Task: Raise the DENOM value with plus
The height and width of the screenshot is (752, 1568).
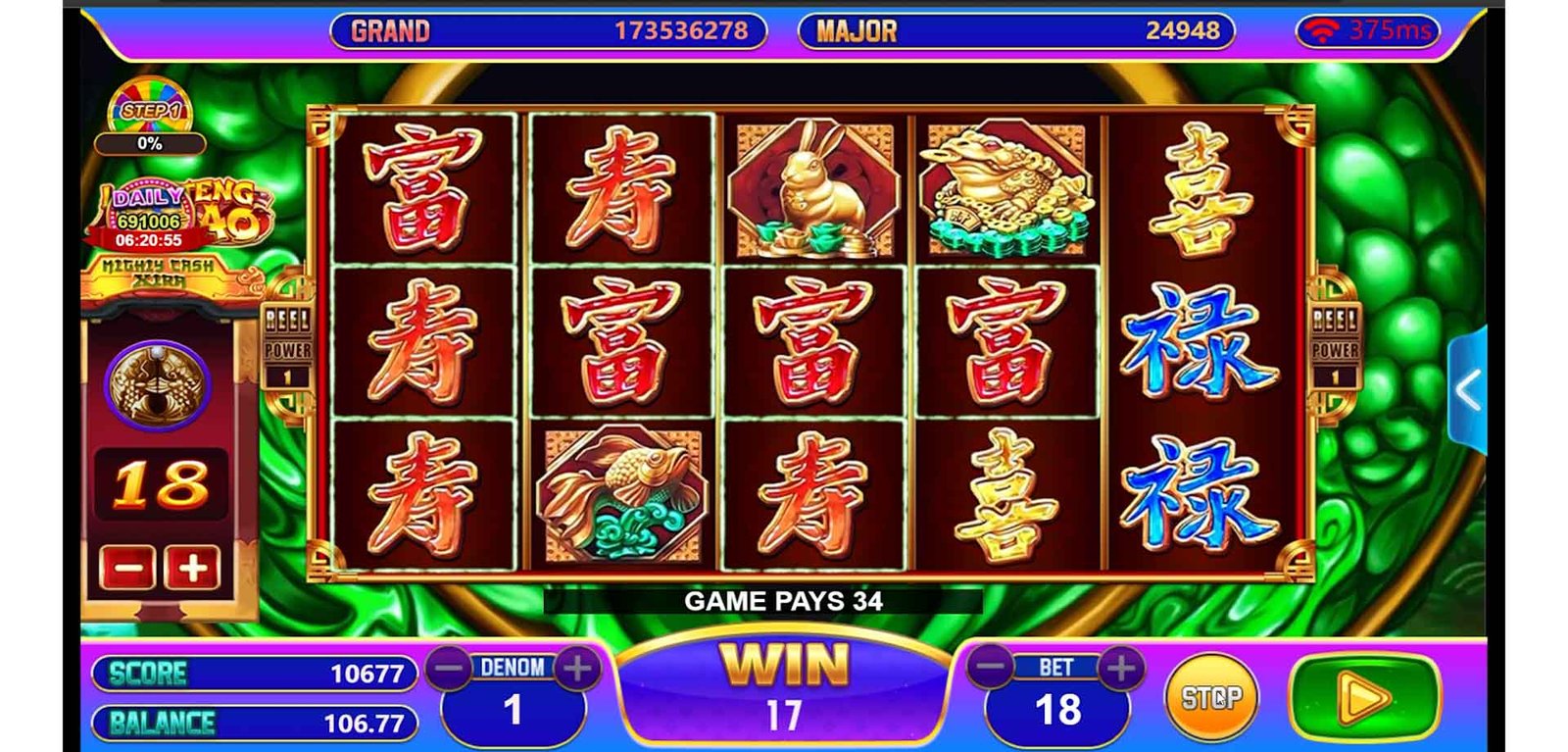Action: [x=577, y=668]
